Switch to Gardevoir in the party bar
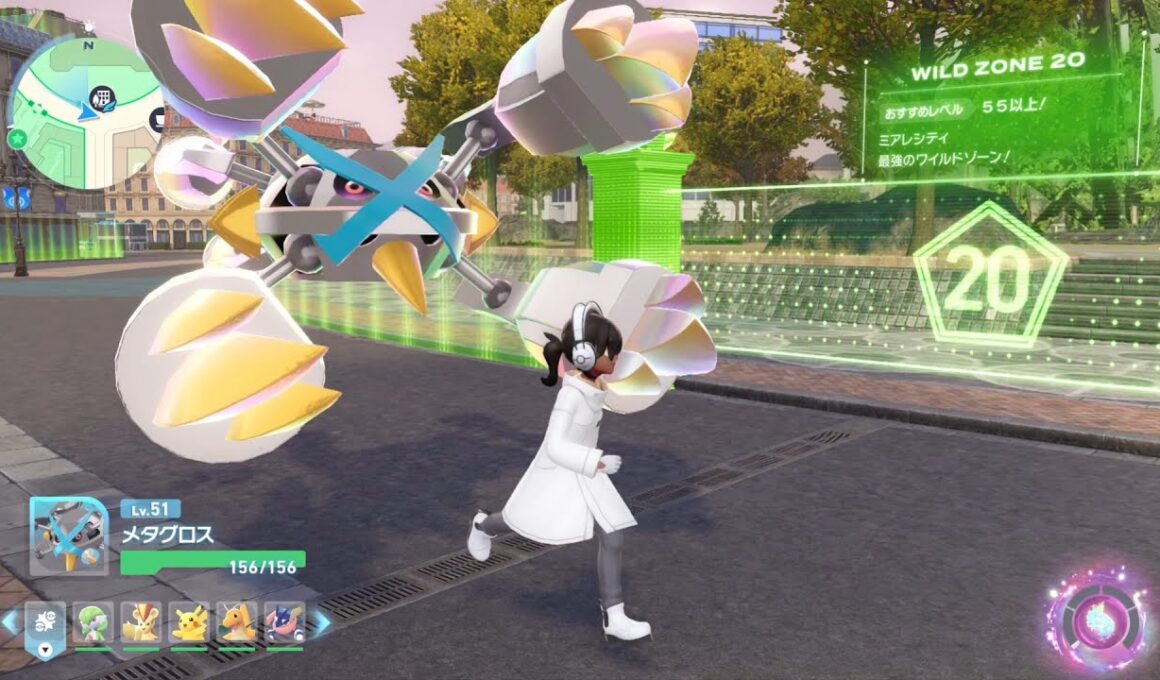Screen dimensions: 1160x680 [93, 623]
